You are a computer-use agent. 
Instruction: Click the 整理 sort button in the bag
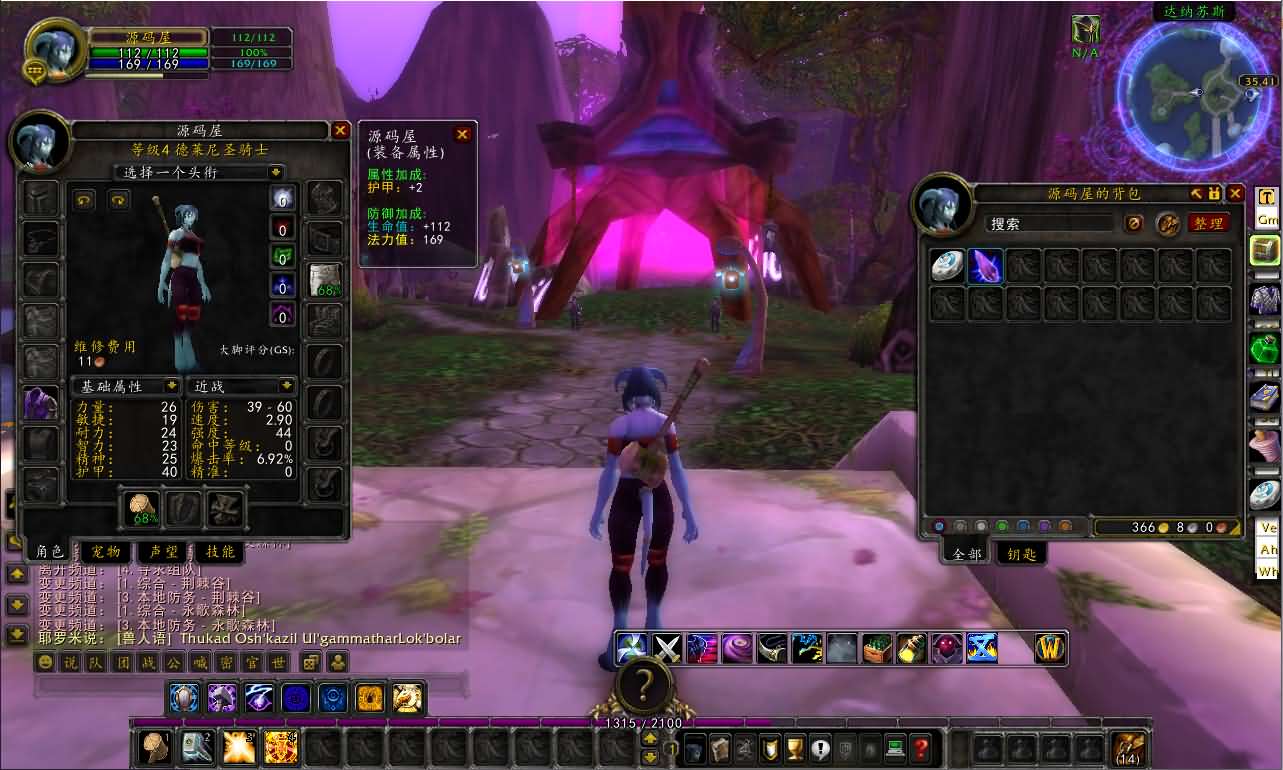1208,224
